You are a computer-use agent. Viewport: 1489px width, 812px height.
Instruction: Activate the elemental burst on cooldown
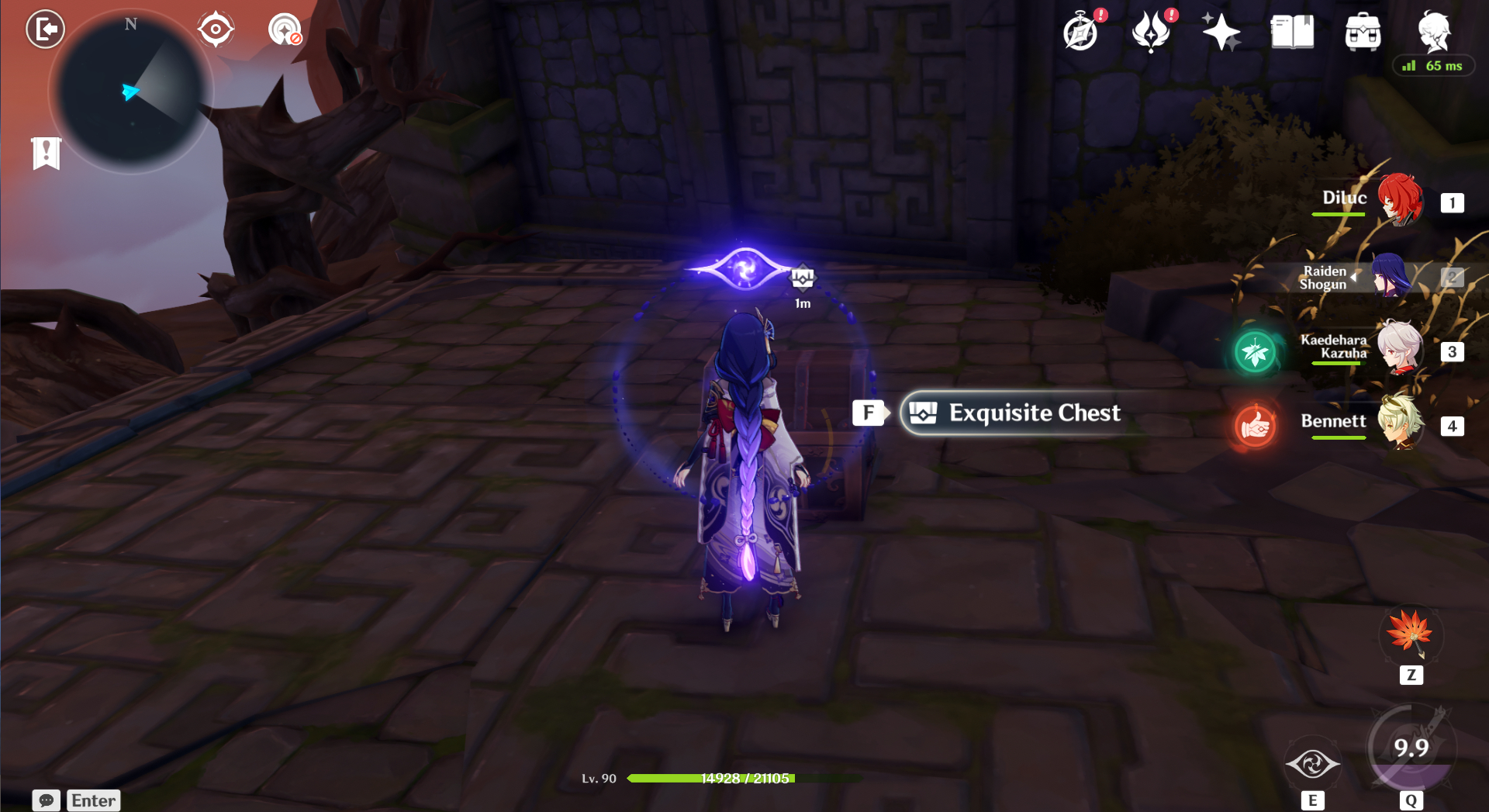click(1411, 748)
